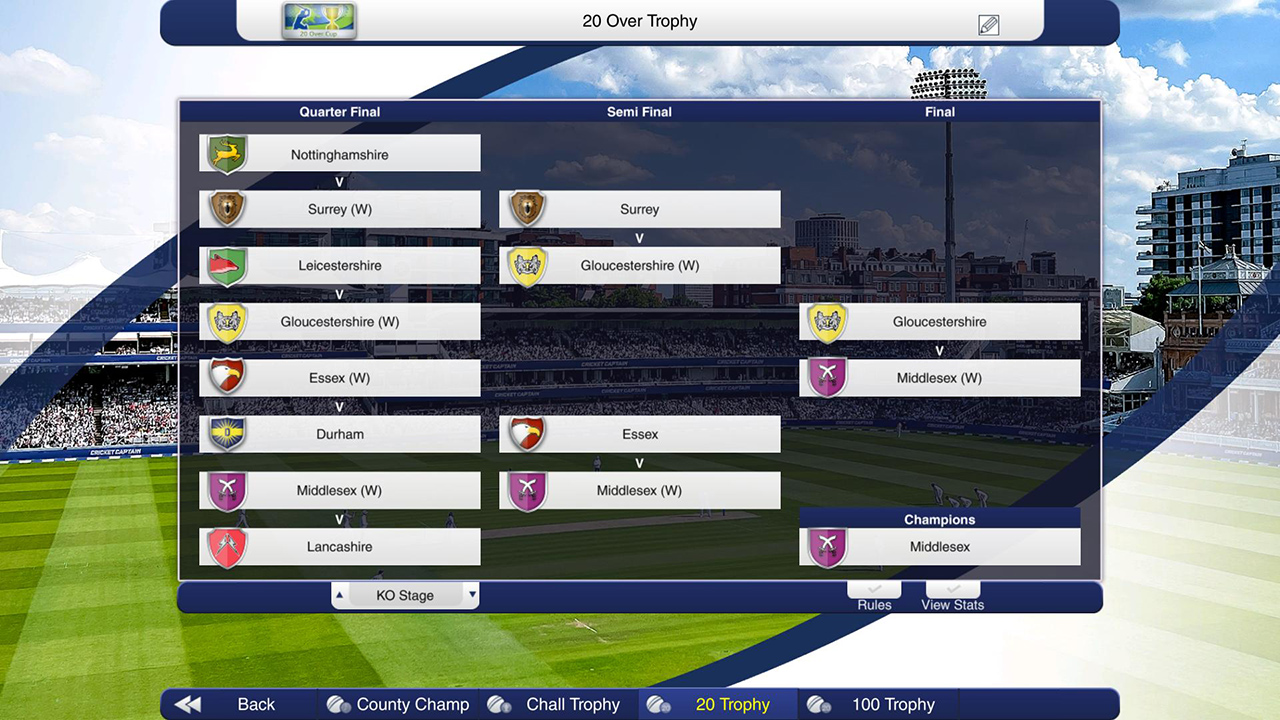Toggle the View Stats checkmark
This screenshot has width=1280, height=720.
(x=951, y=589)
